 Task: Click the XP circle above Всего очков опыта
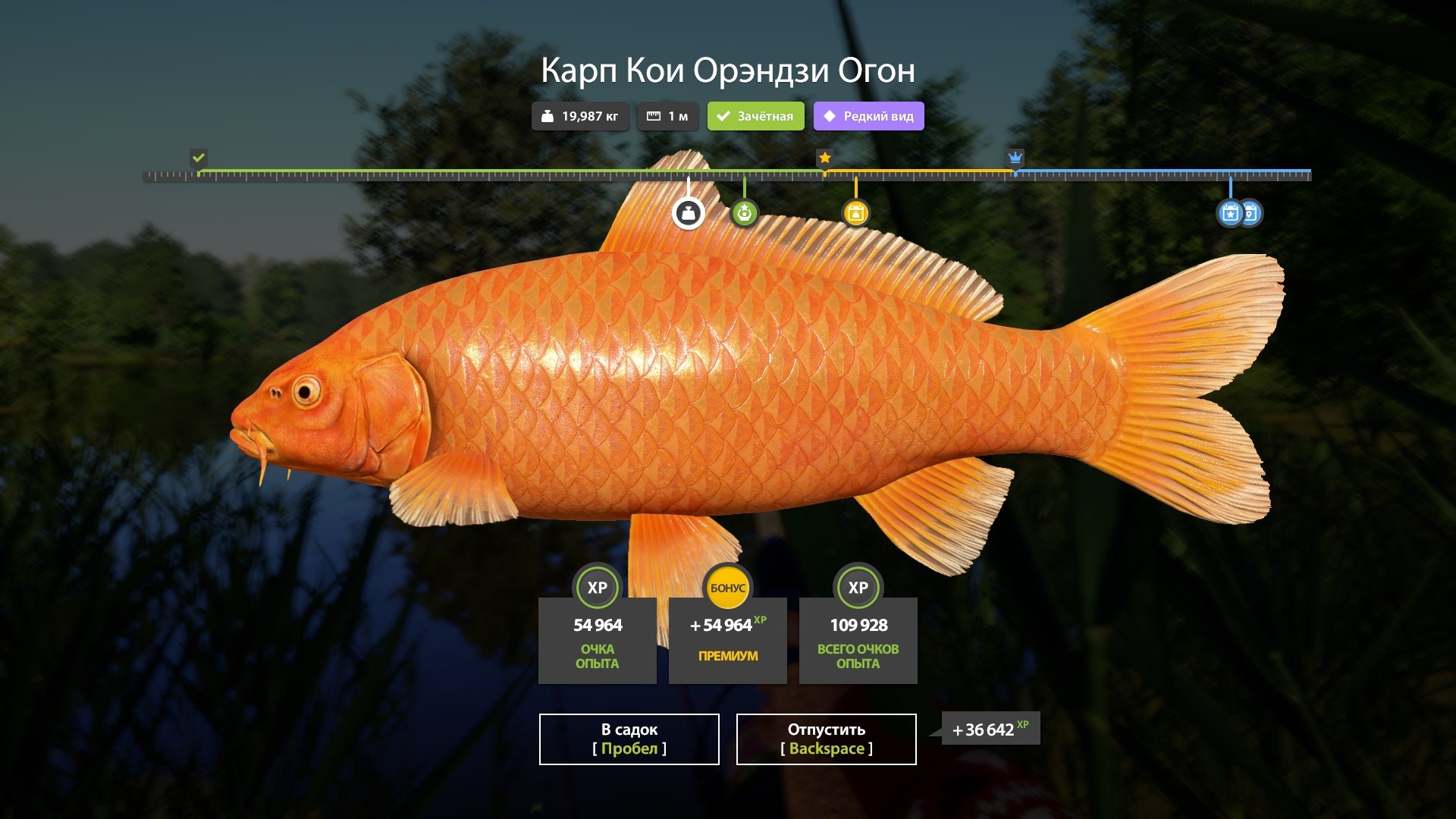858,588
